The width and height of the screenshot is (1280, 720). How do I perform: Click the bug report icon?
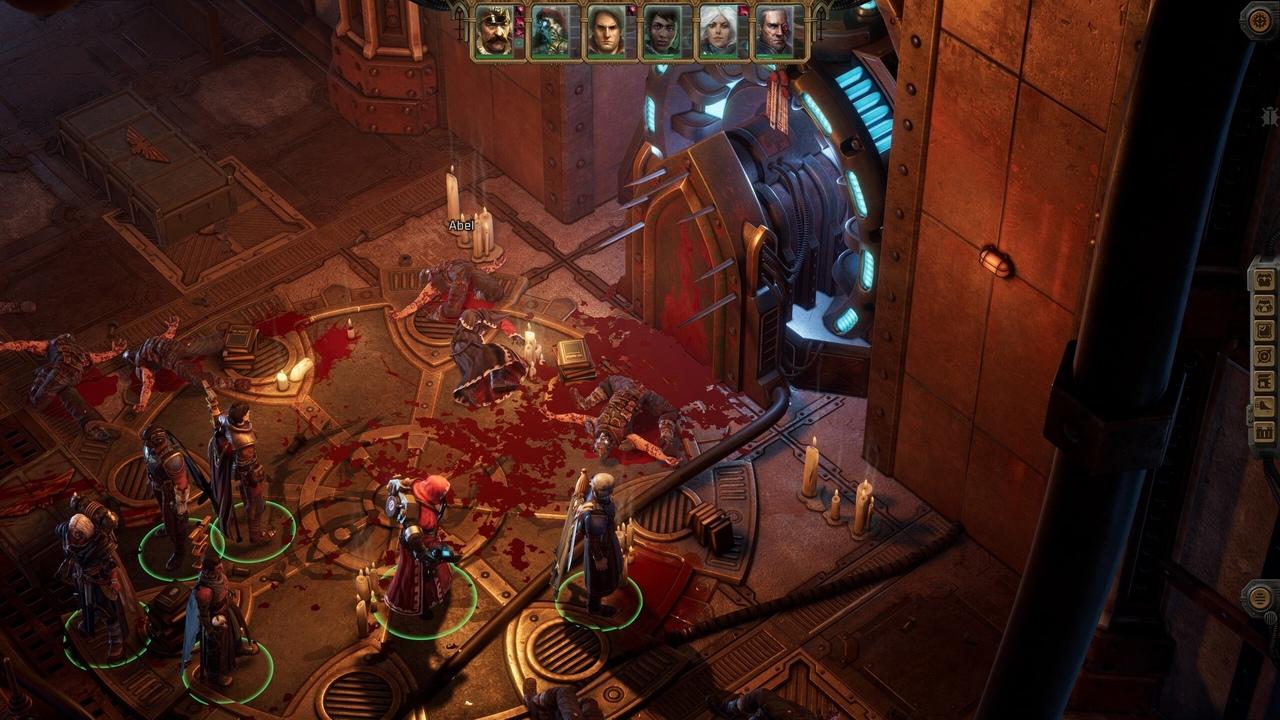pyautogui.click(x=1268, y=117)
